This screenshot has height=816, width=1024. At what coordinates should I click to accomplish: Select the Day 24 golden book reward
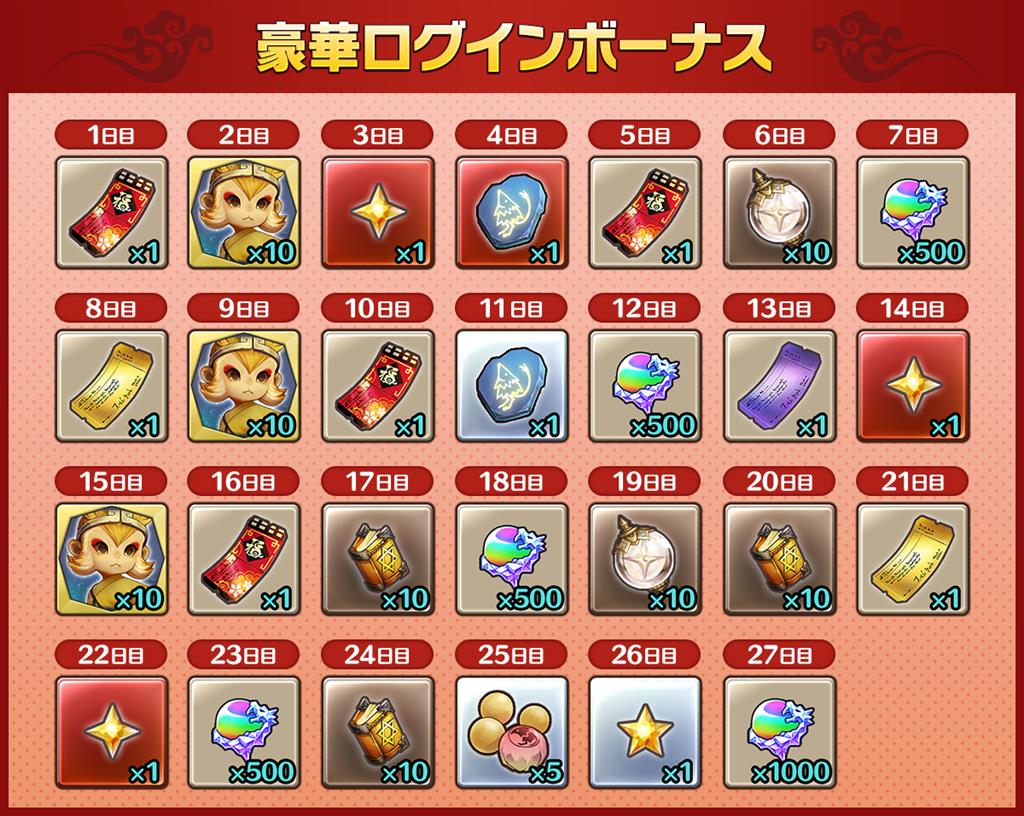378,732
